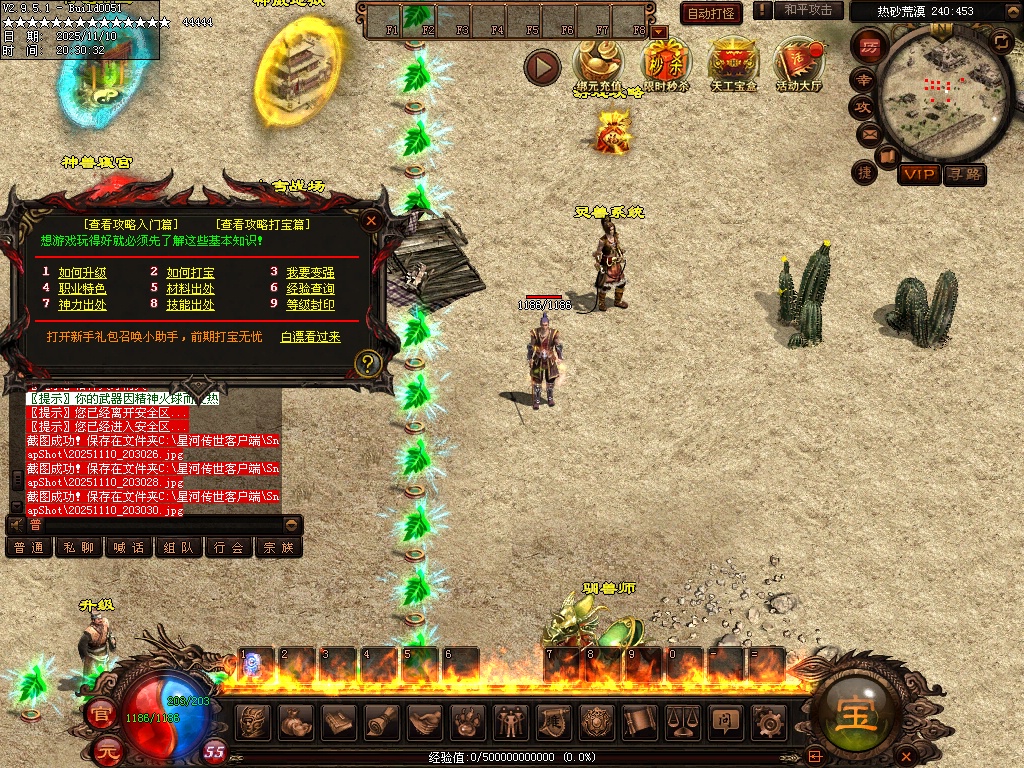Open the question mark help button

tap(368, 362)
